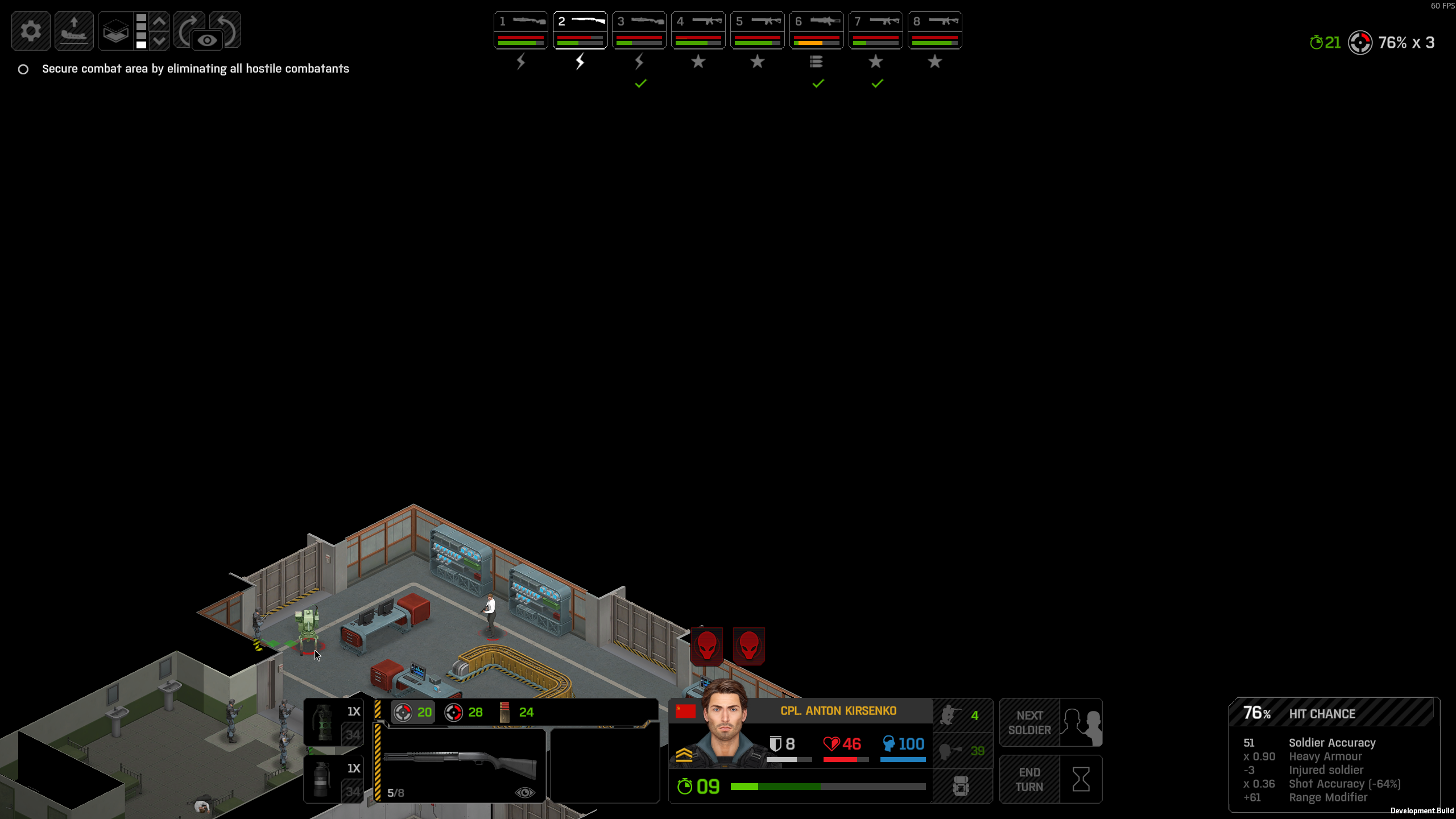This screenshot has width=1456, height=819.
Task: End the current turn
Action: (x=1050, y=779)
